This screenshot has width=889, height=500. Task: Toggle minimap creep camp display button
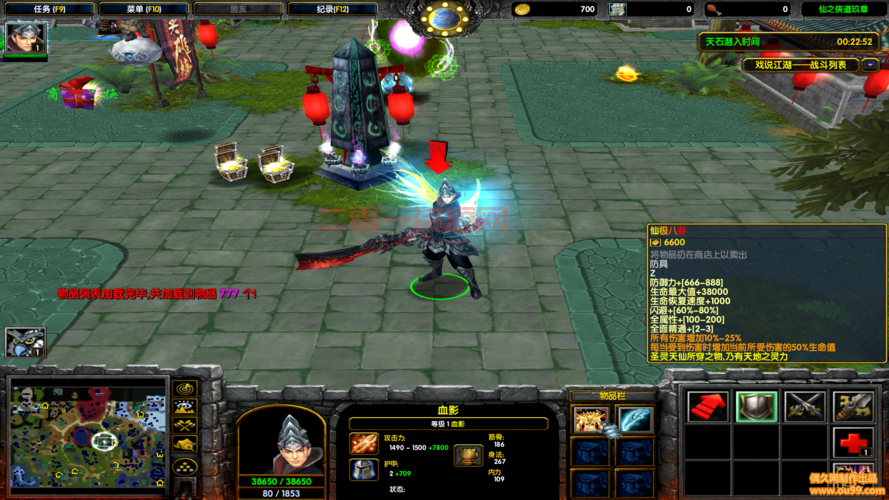(x=184, y=445)
